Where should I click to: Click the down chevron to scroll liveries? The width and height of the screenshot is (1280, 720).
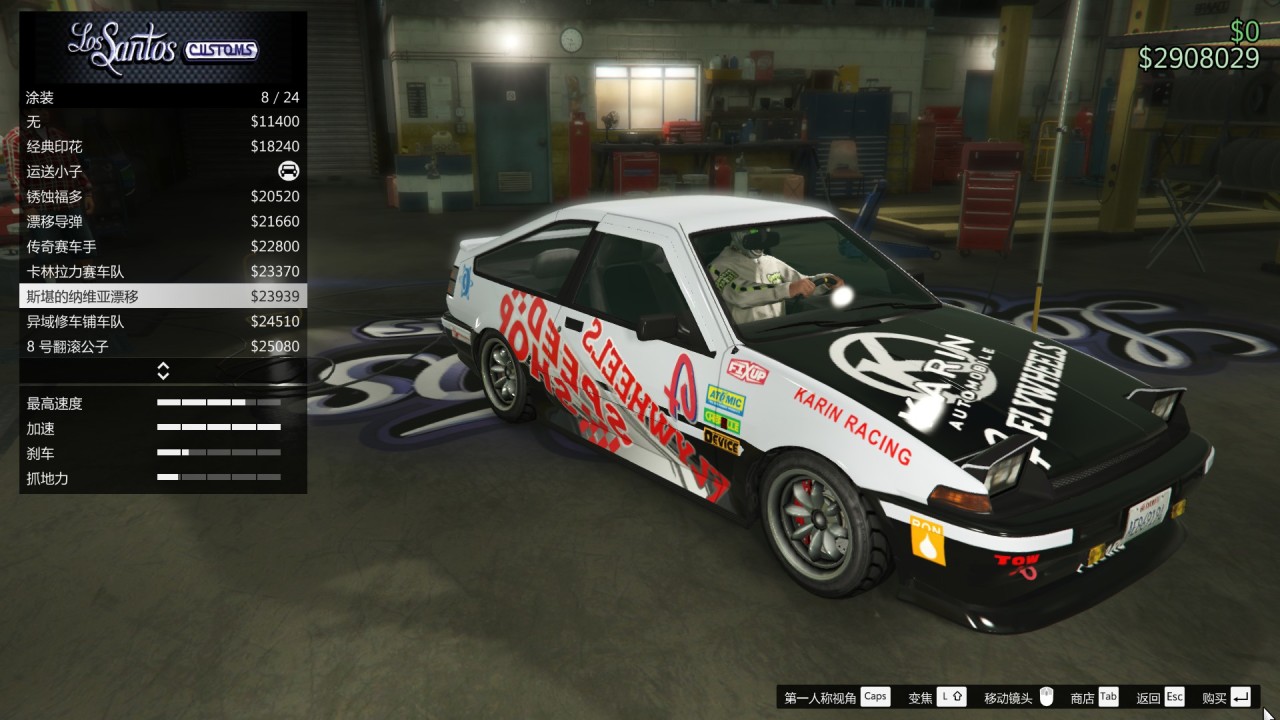click(x=162, y=375)
